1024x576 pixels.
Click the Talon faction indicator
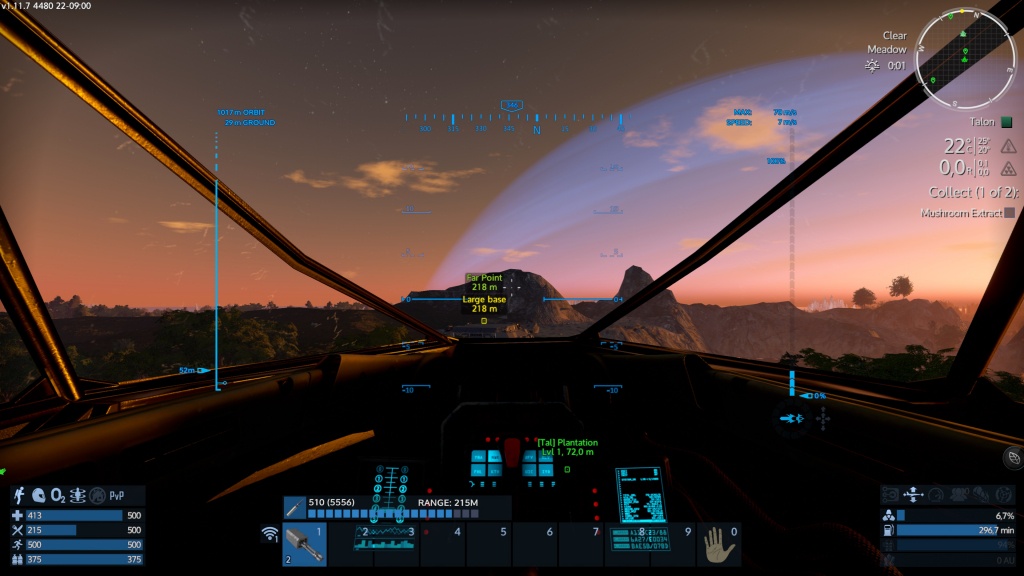point(986,121)
